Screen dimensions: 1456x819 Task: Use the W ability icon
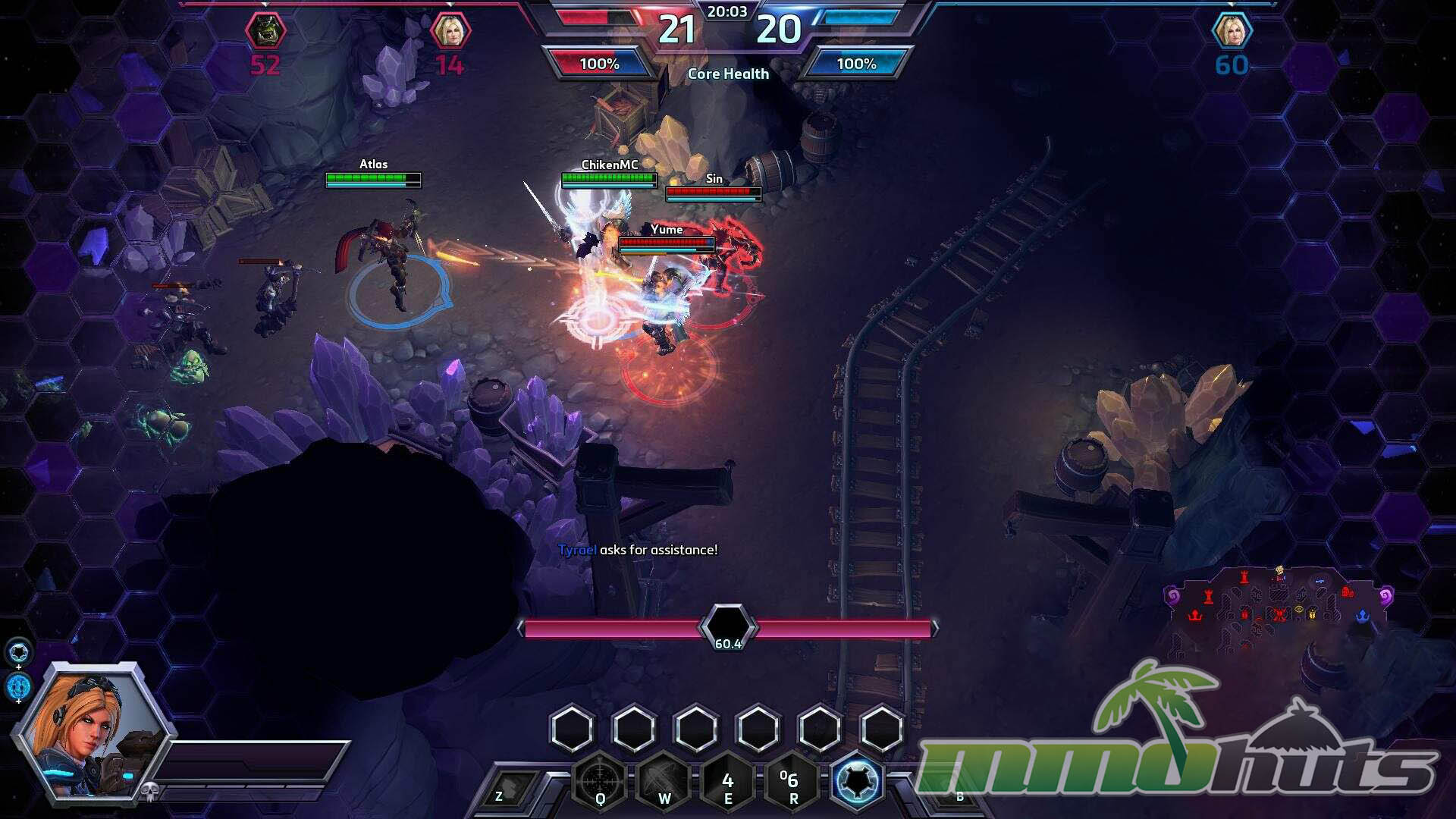pos(664,780)
